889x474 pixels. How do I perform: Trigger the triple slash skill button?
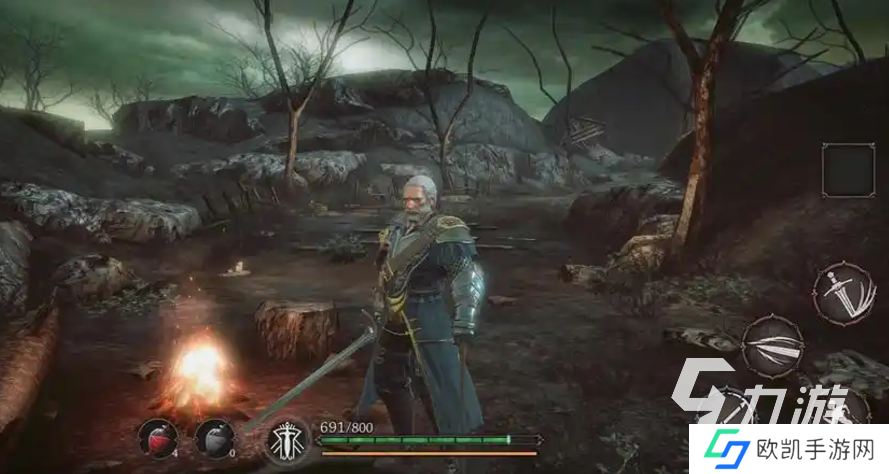point(772,346)
